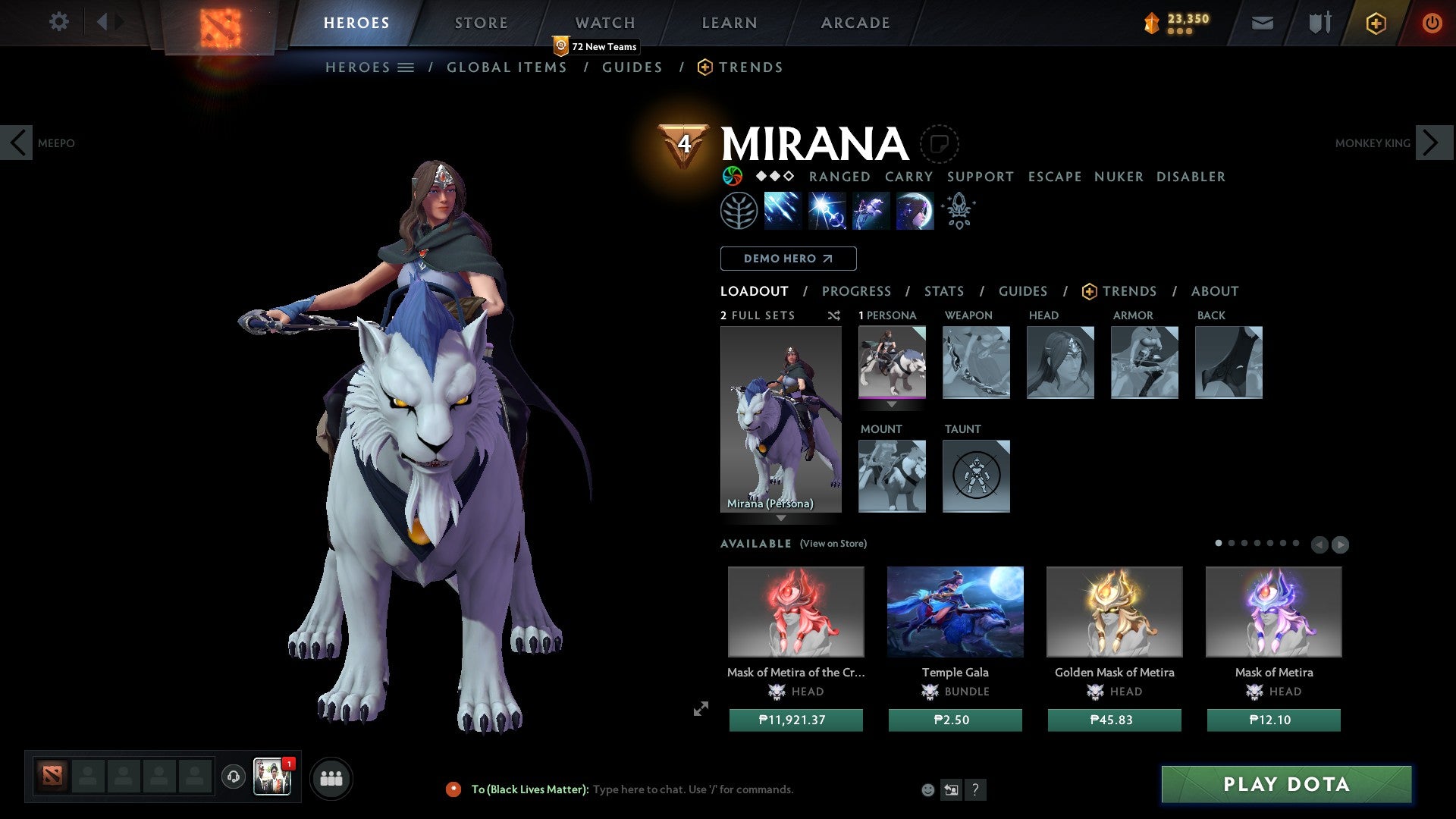This screenshot has height=819, width=1456.
Task: Go to next hero Monkey King
Action: (x=1432, y=143)
